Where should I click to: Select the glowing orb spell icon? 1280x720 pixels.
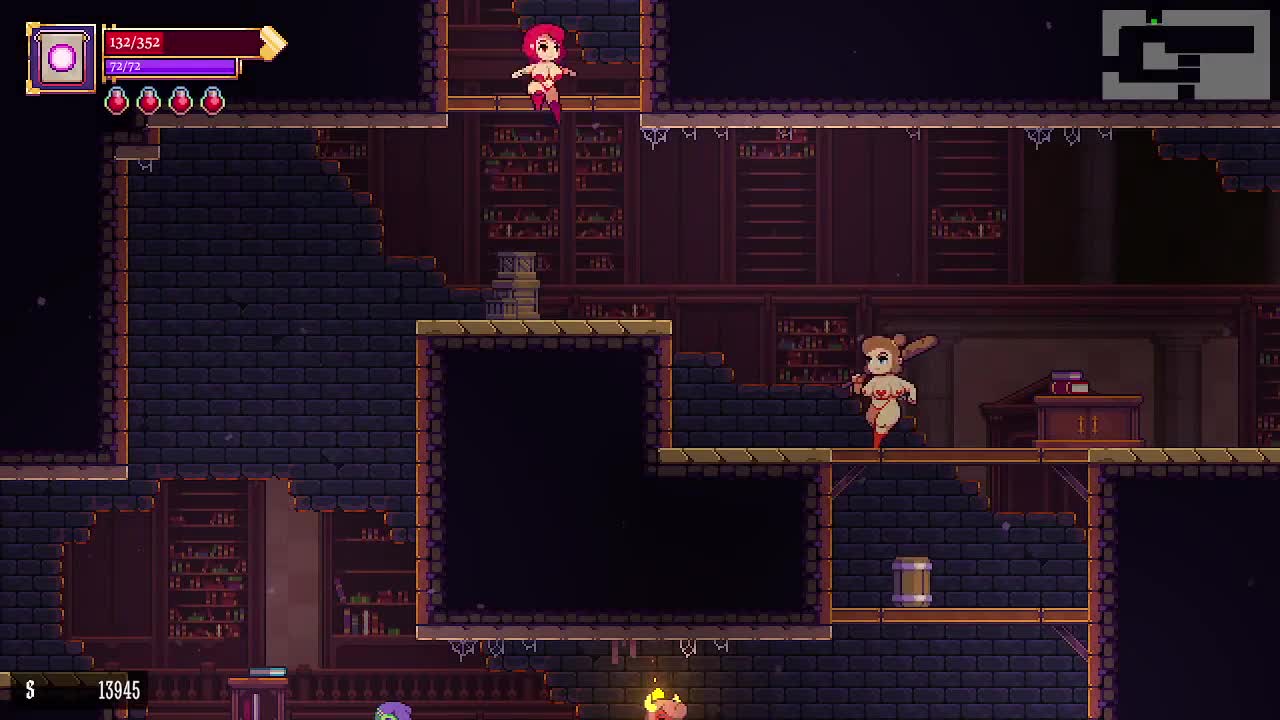pos(61,59)
